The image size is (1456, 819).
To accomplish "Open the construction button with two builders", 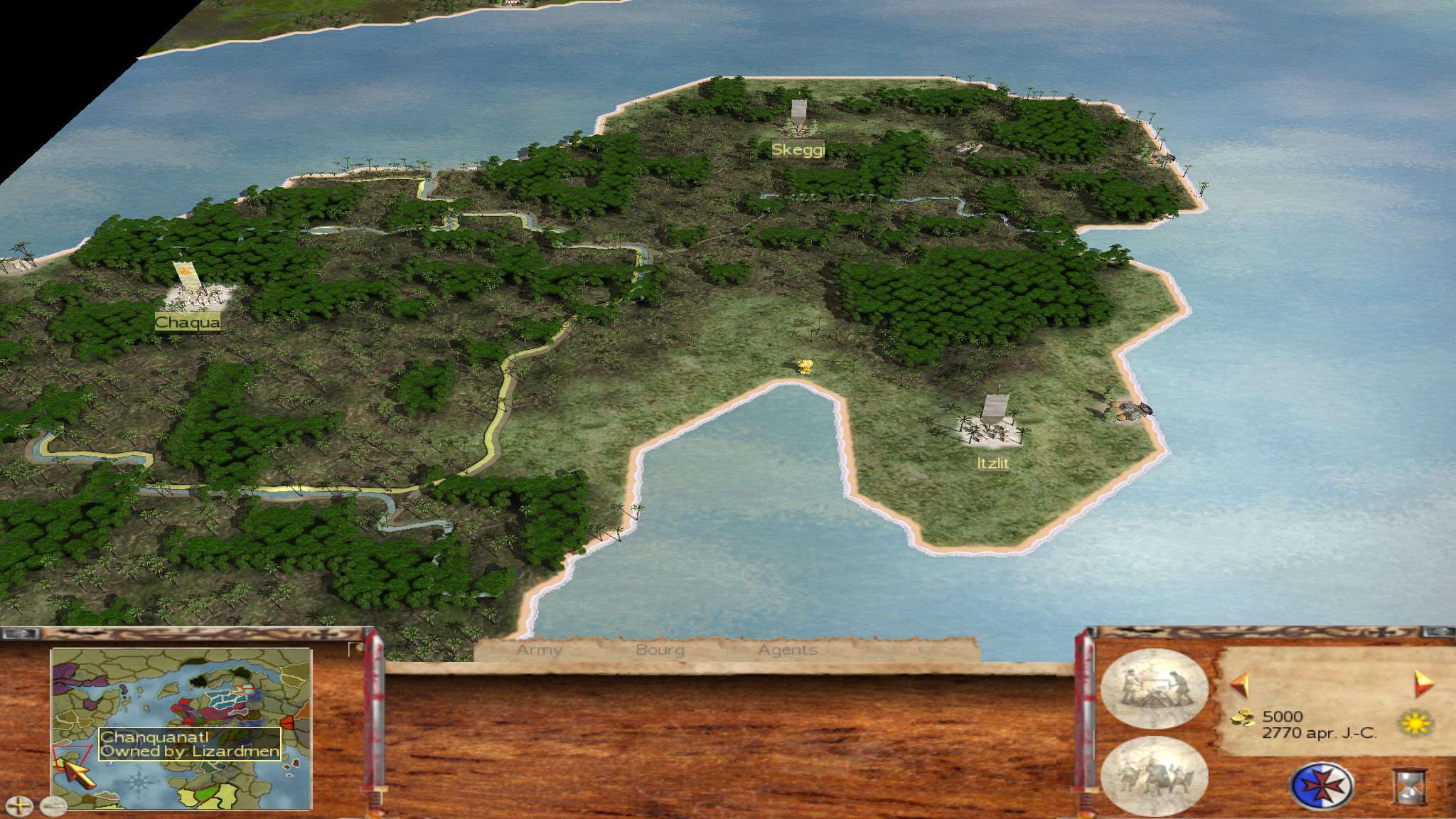I will click(x=1153, y=688).
